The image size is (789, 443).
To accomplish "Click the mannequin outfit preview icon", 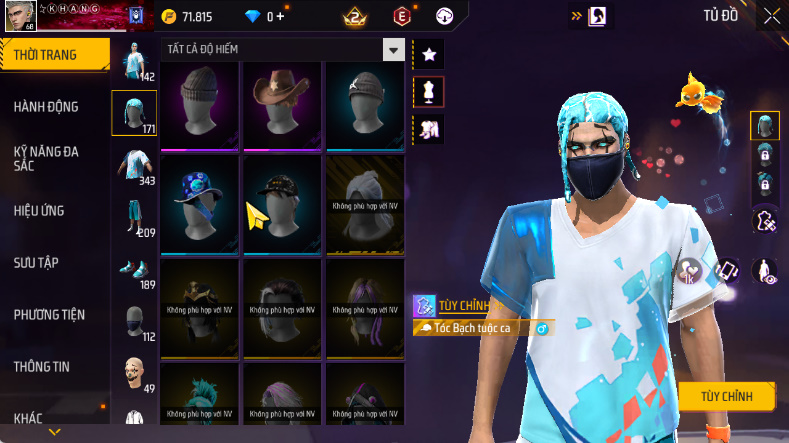I will (x=428, y=91).
